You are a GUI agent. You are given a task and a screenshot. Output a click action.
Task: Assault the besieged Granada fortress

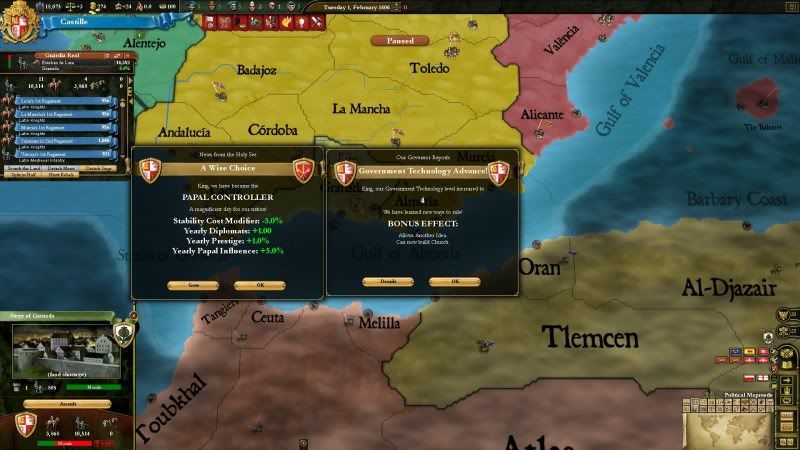click(66, 404)
